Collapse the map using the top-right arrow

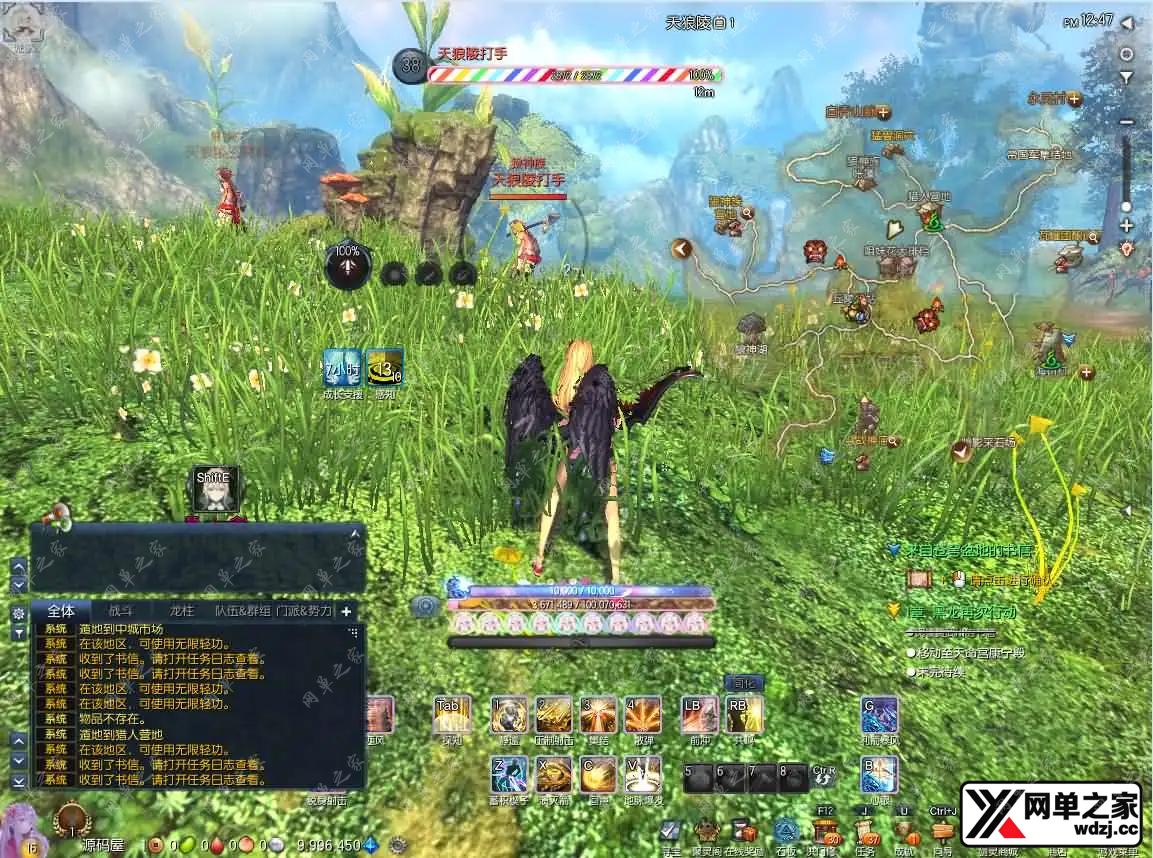coord(1127,22)
